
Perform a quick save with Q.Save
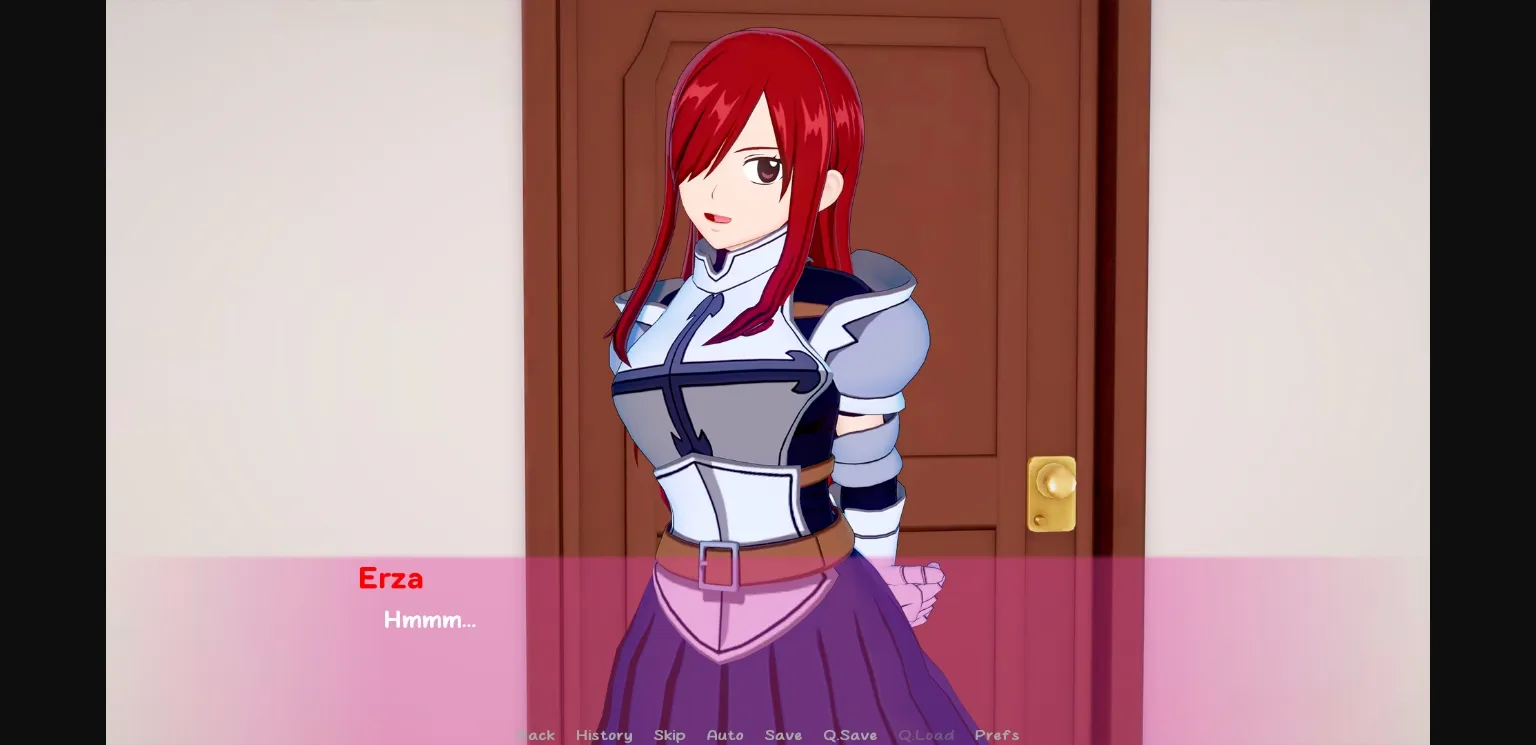click(x=849, y=735)
